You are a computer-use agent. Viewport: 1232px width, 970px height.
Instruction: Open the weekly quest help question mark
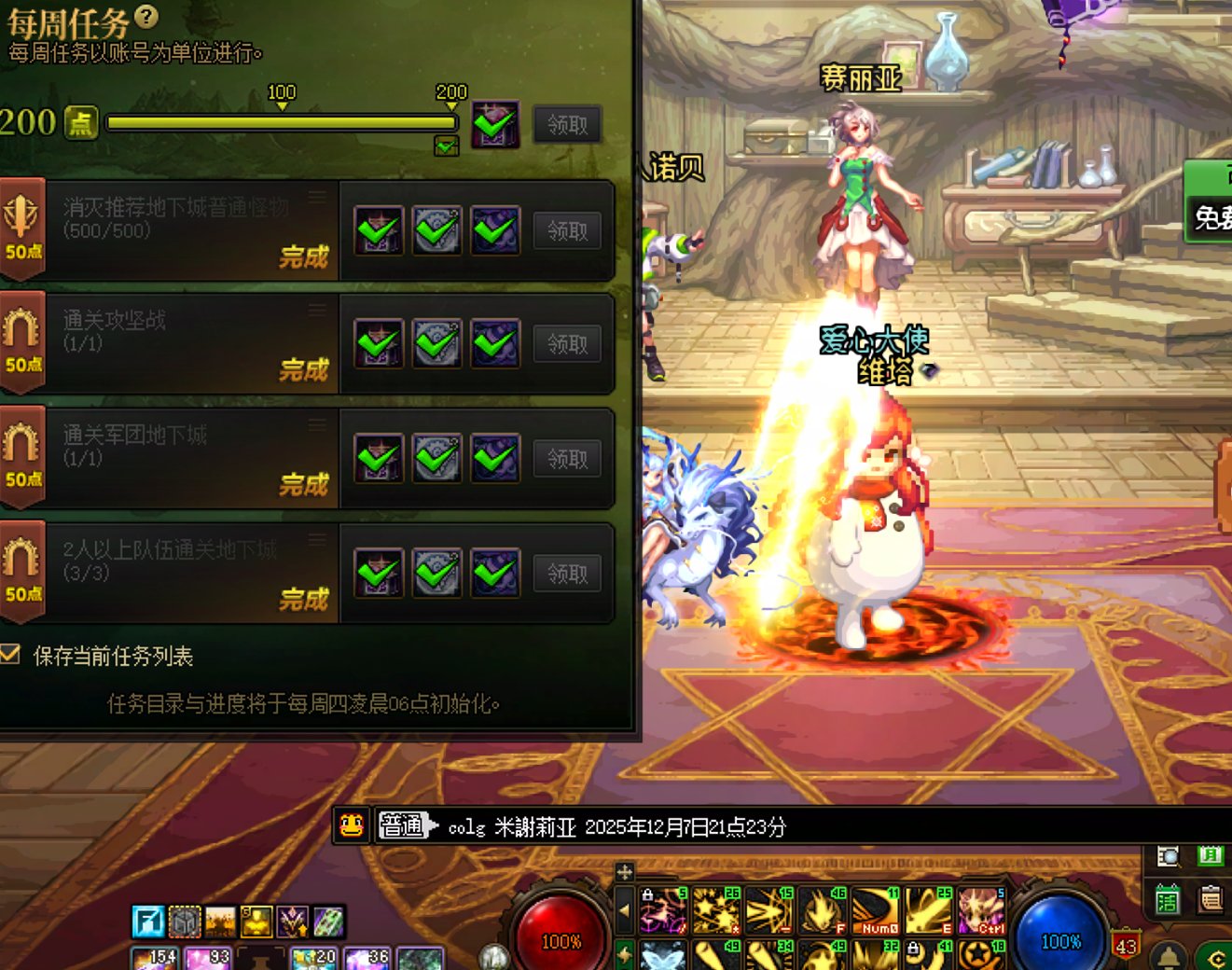146,16
